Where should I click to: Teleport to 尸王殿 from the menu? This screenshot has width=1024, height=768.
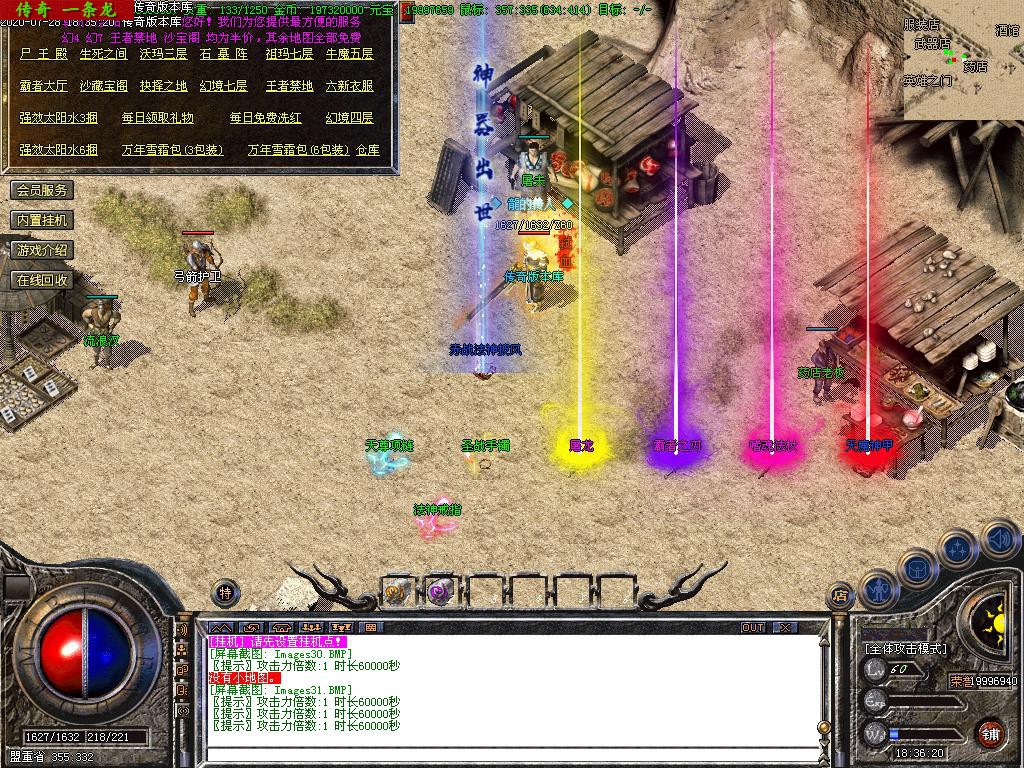43,54
